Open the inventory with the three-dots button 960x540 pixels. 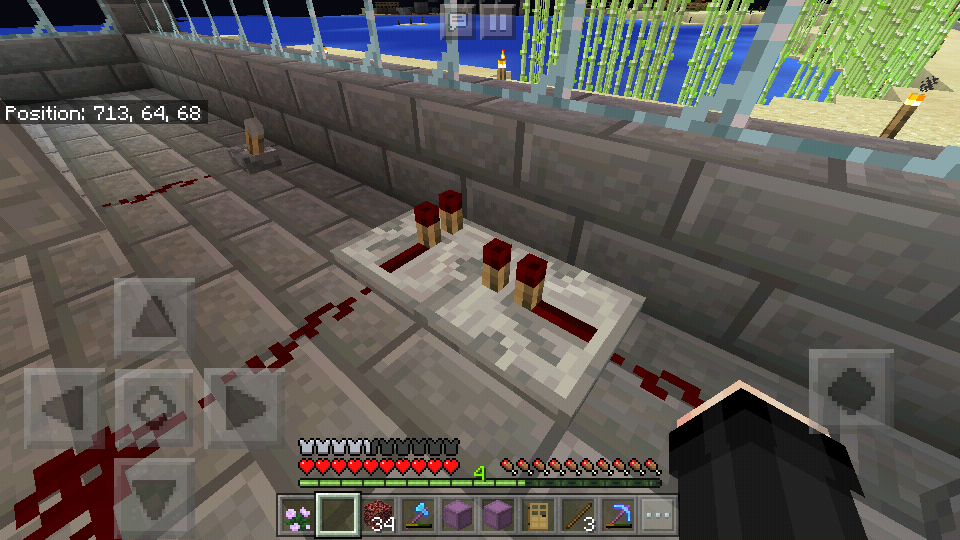click(x=657, y=516)
